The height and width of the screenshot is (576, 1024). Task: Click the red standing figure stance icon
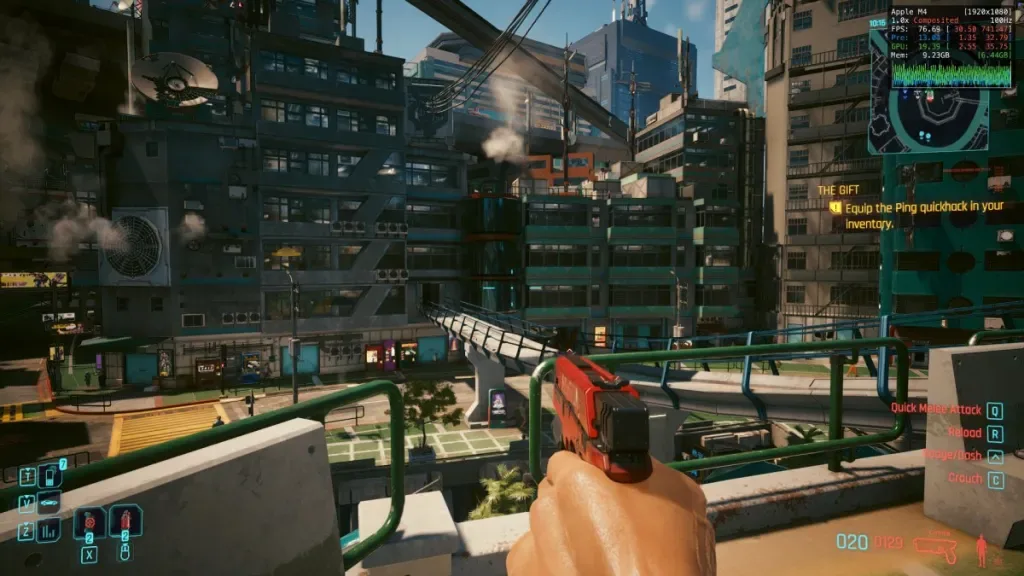click(982, 549)
